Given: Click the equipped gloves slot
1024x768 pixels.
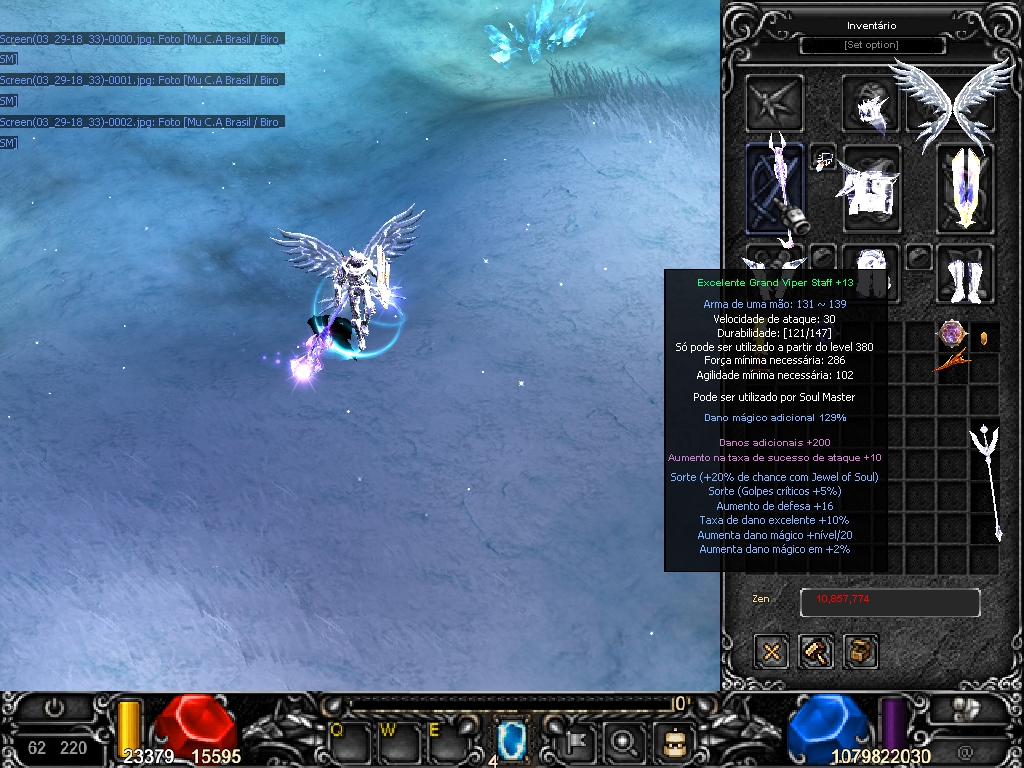Looking at the screenshot, I should 774,262.
